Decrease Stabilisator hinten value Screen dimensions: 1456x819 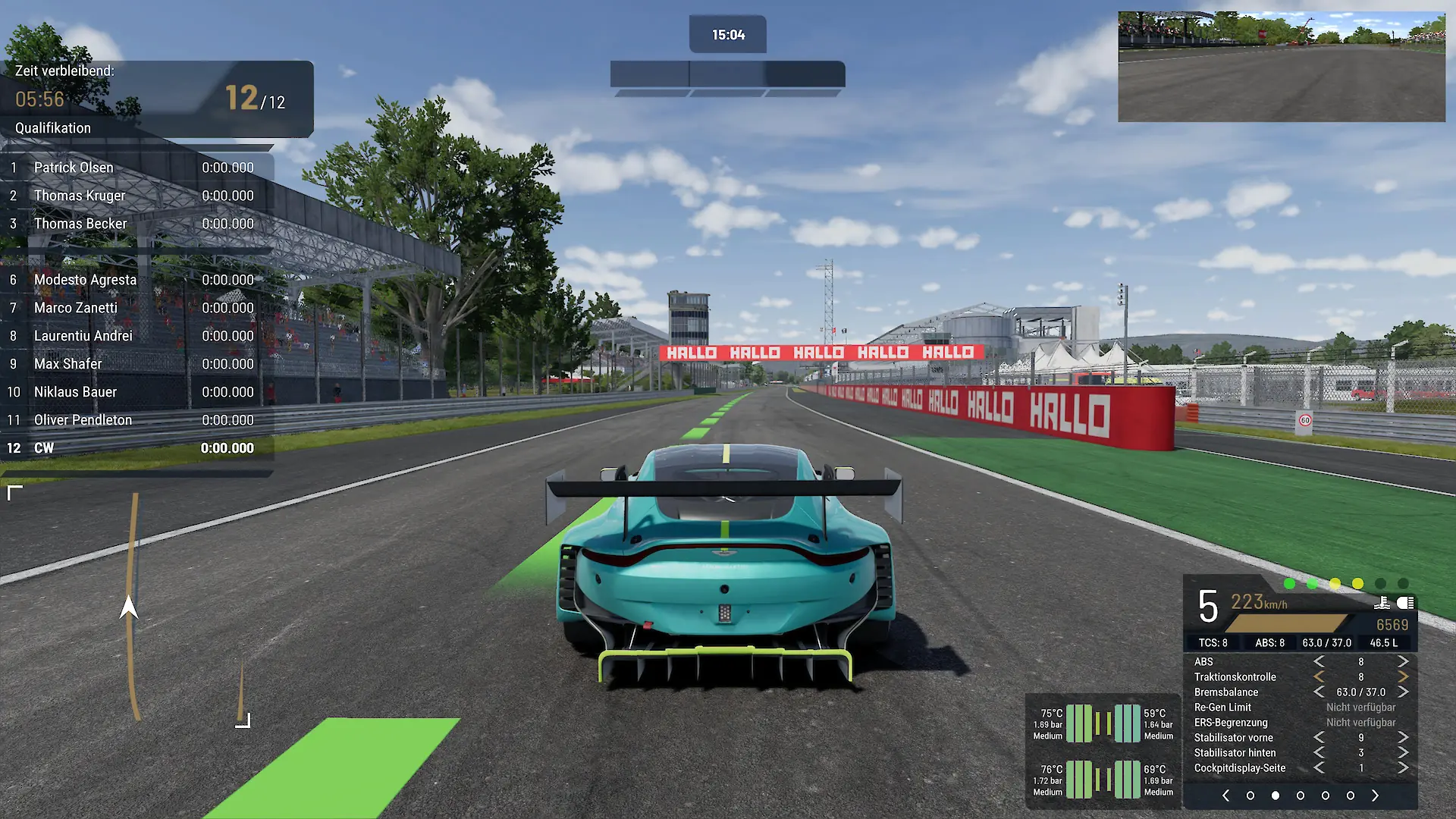[x=1319, y=753]
